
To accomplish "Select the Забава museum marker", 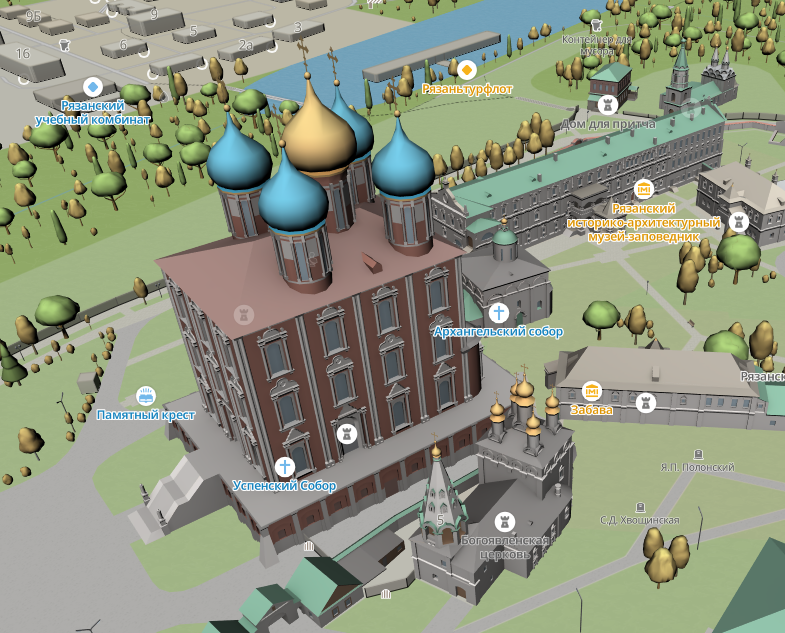I will 591,391.
